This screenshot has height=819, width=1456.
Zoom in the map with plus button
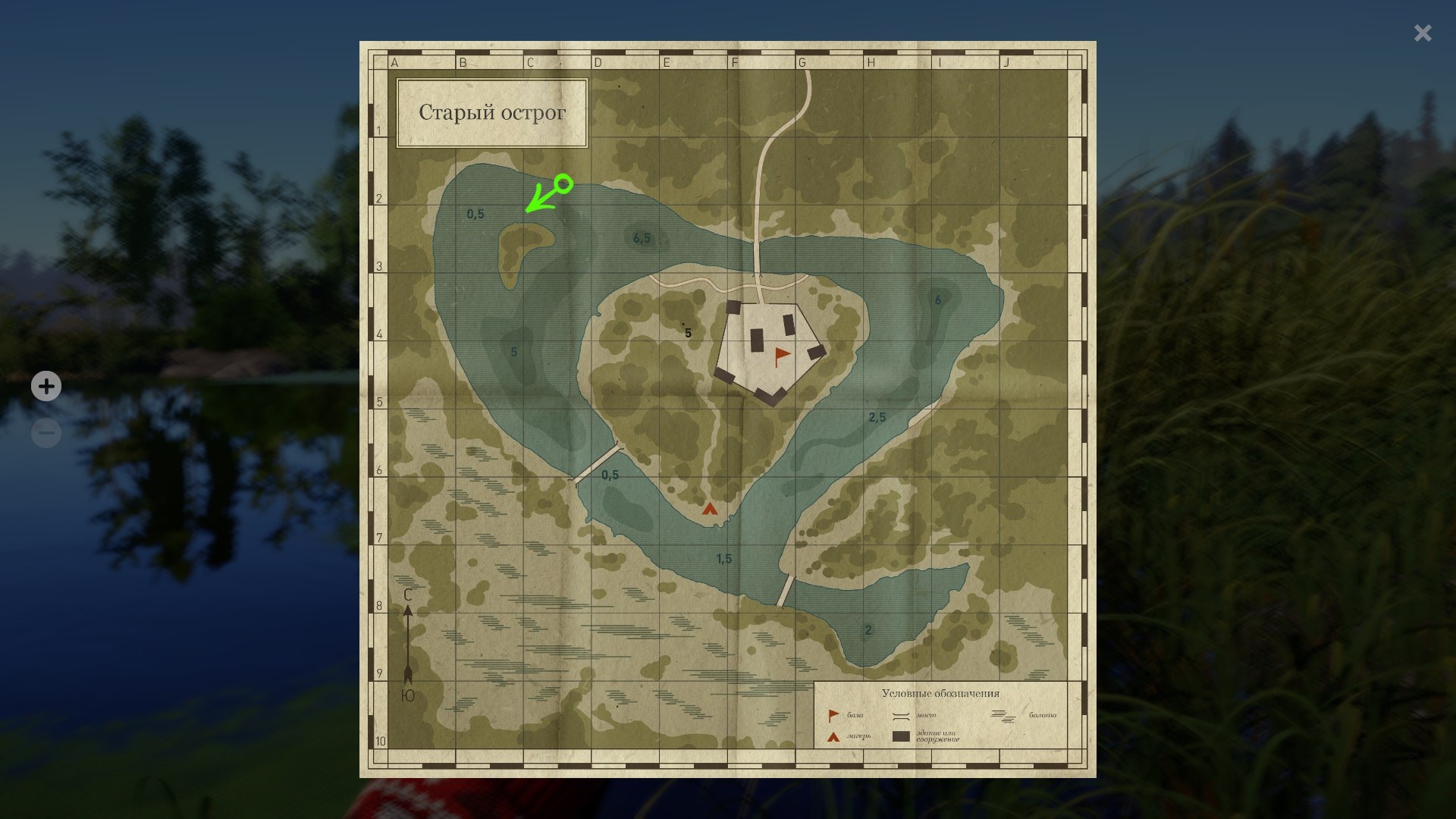coord(46,387)
